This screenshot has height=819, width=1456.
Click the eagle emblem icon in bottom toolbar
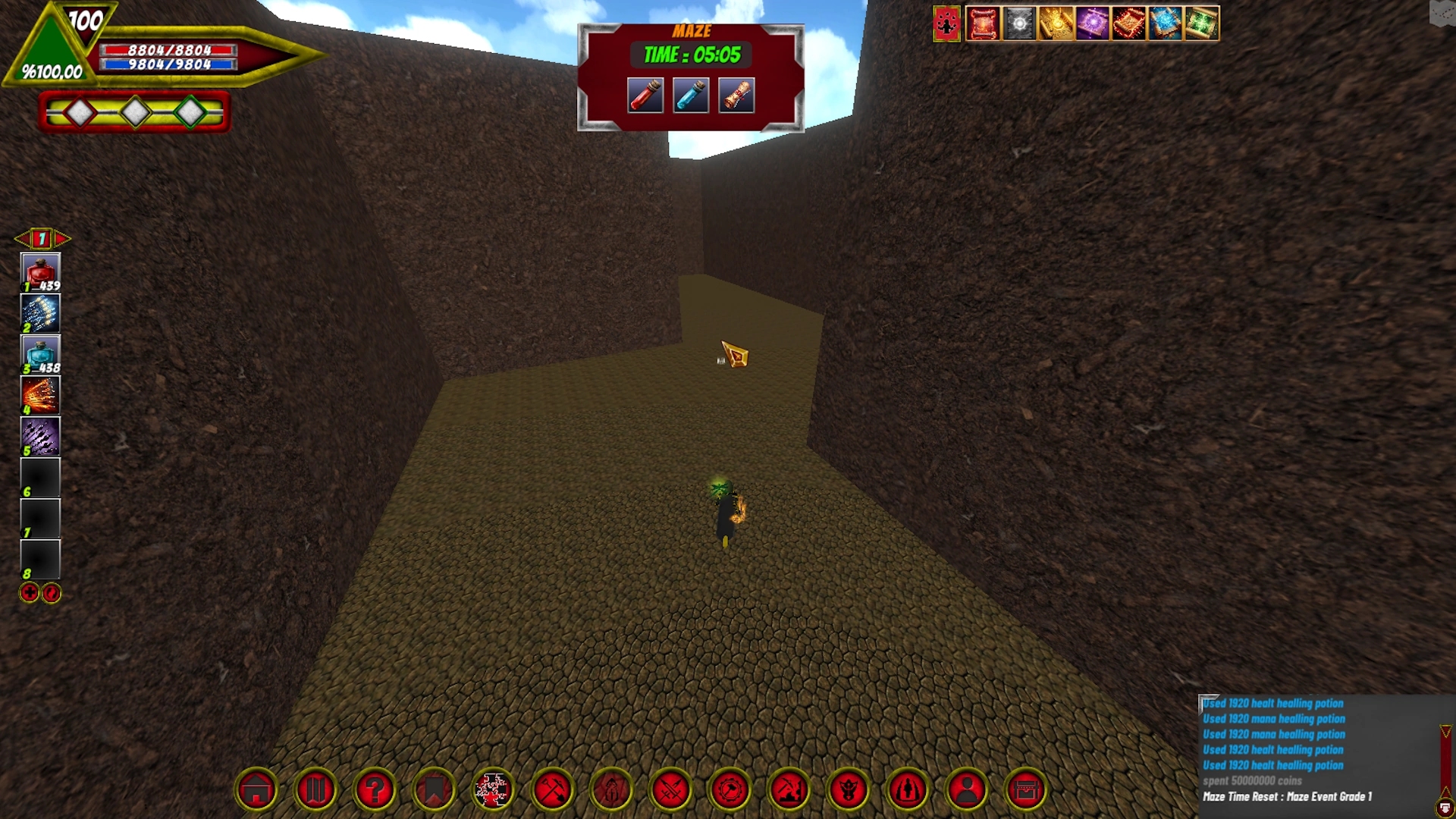(x=849, y=789)
